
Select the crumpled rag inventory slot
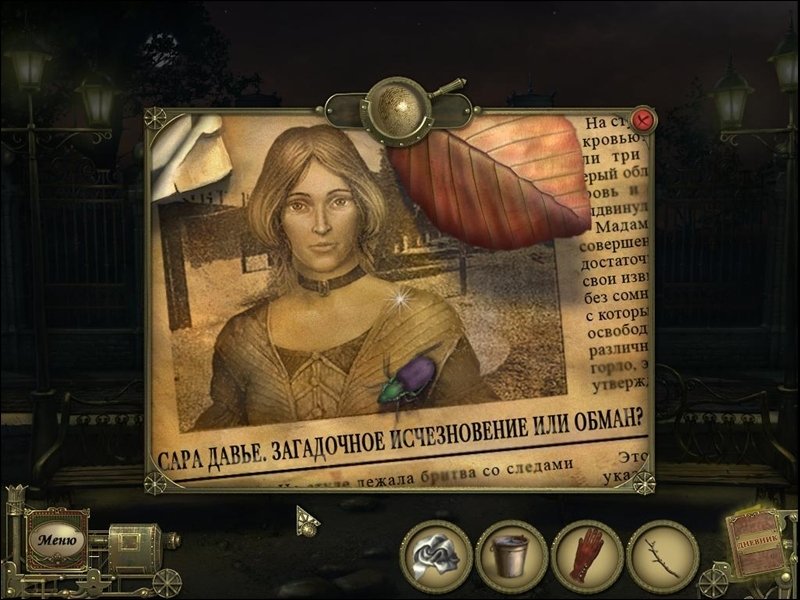pos(437,555)
